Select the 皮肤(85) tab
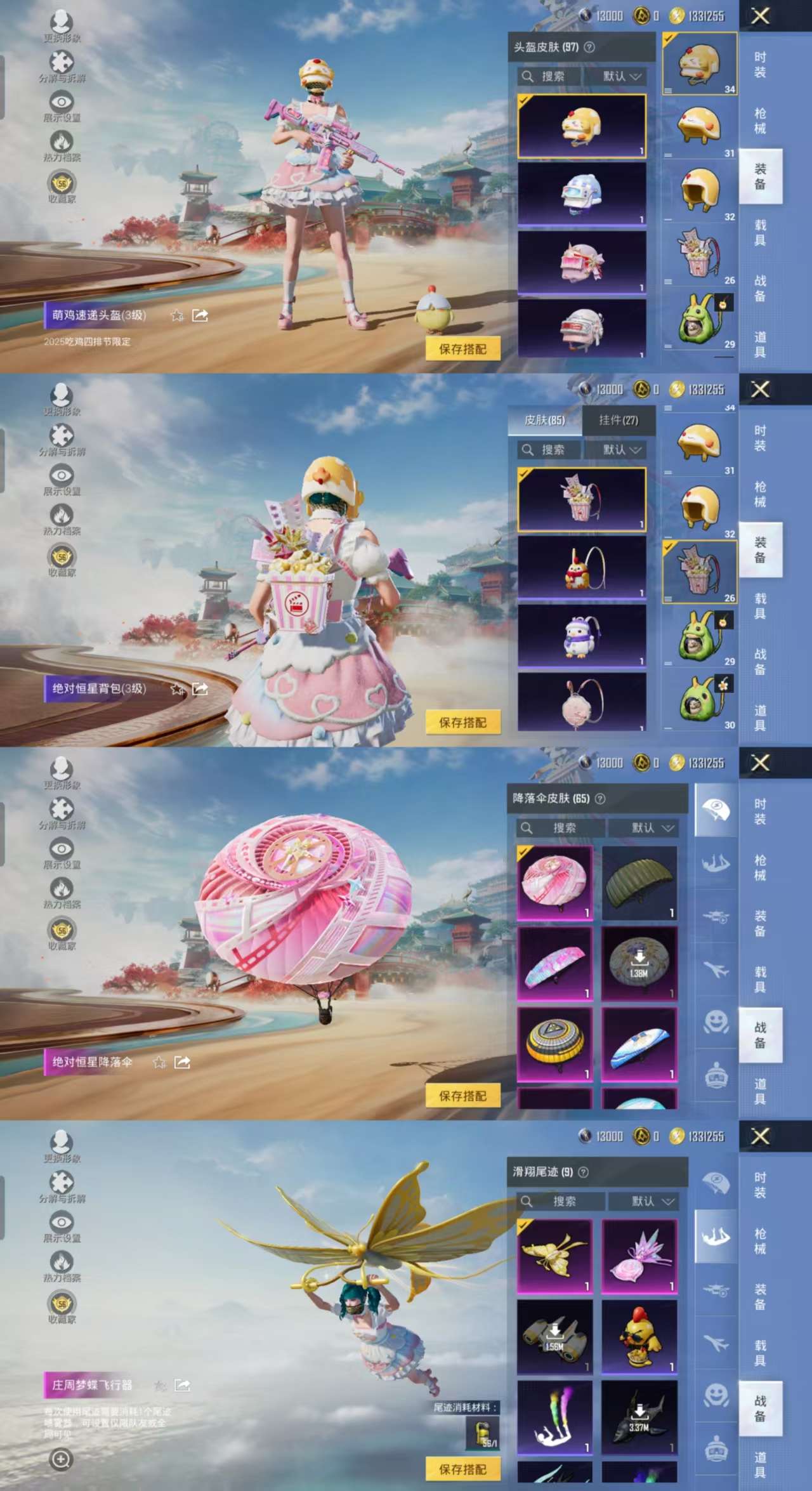Viewport: 812px width, 1491px height. (x=544, y=420)
